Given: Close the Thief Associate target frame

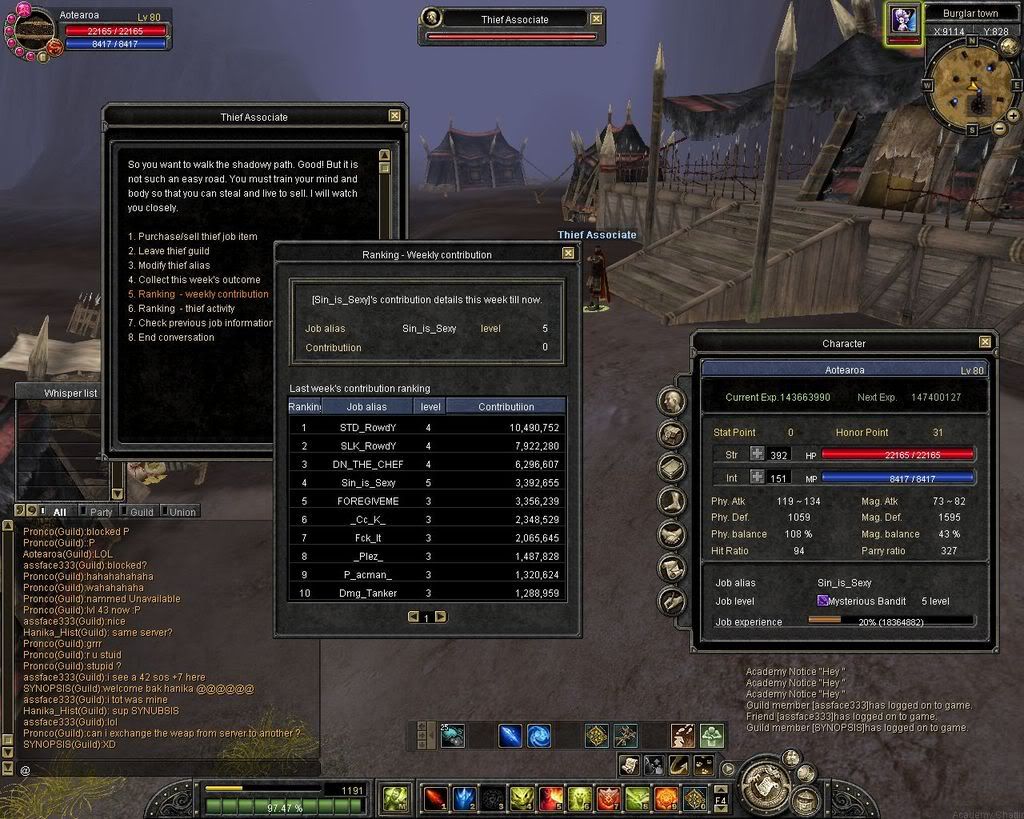Looking at the screenshot, I should [x=597, y=18].
